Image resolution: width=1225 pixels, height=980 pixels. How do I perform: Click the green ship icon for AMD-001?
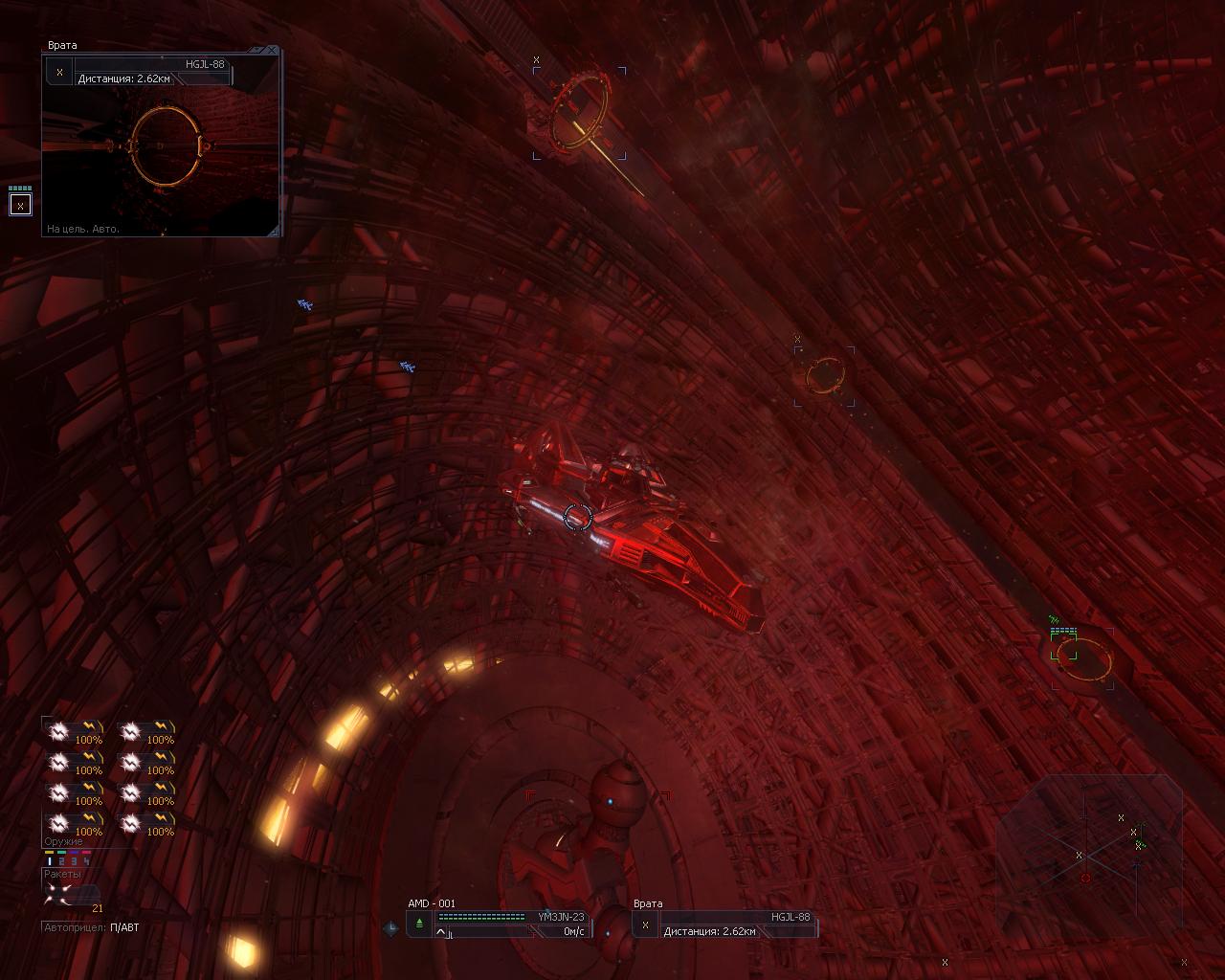point(419,923)
